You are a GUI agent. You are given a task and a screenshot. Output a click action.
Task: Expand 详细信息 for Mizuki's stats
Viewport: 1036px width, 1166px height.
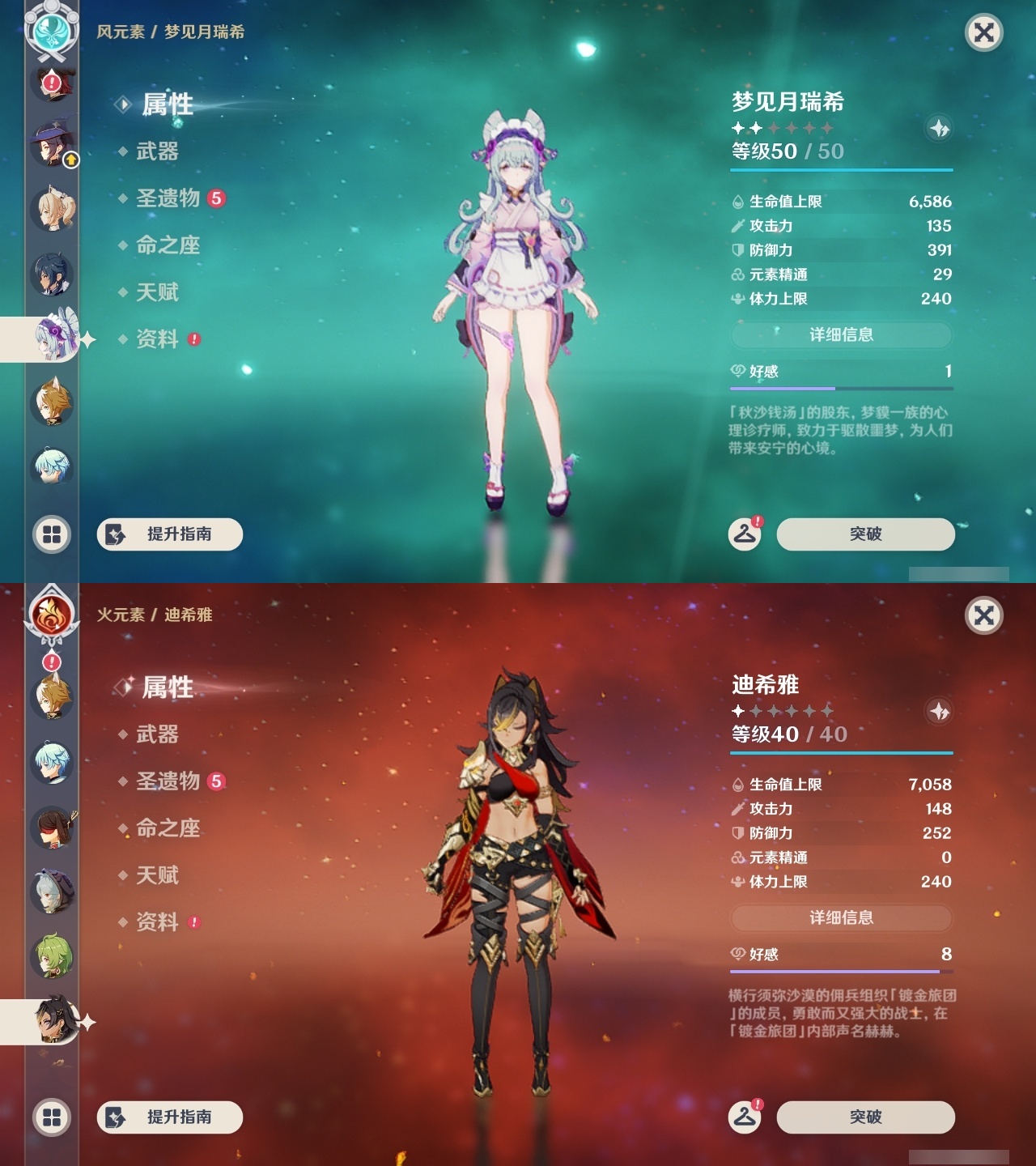pos(842,335)
